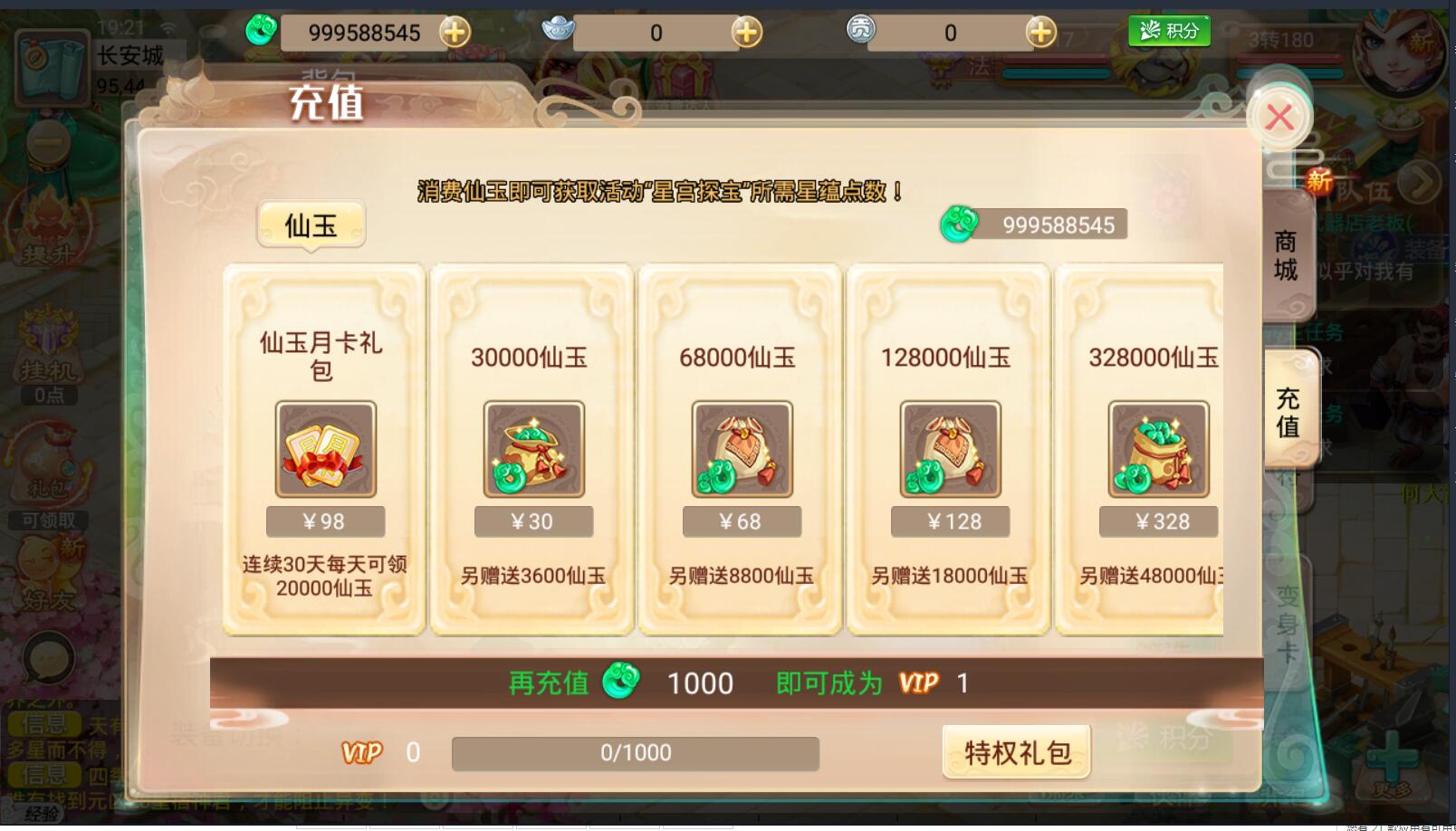The width and height of the screenshot is (1456, 831).
Task: Click the VIP 0/1000 progress bar
Action: click(x=635, y=752)
